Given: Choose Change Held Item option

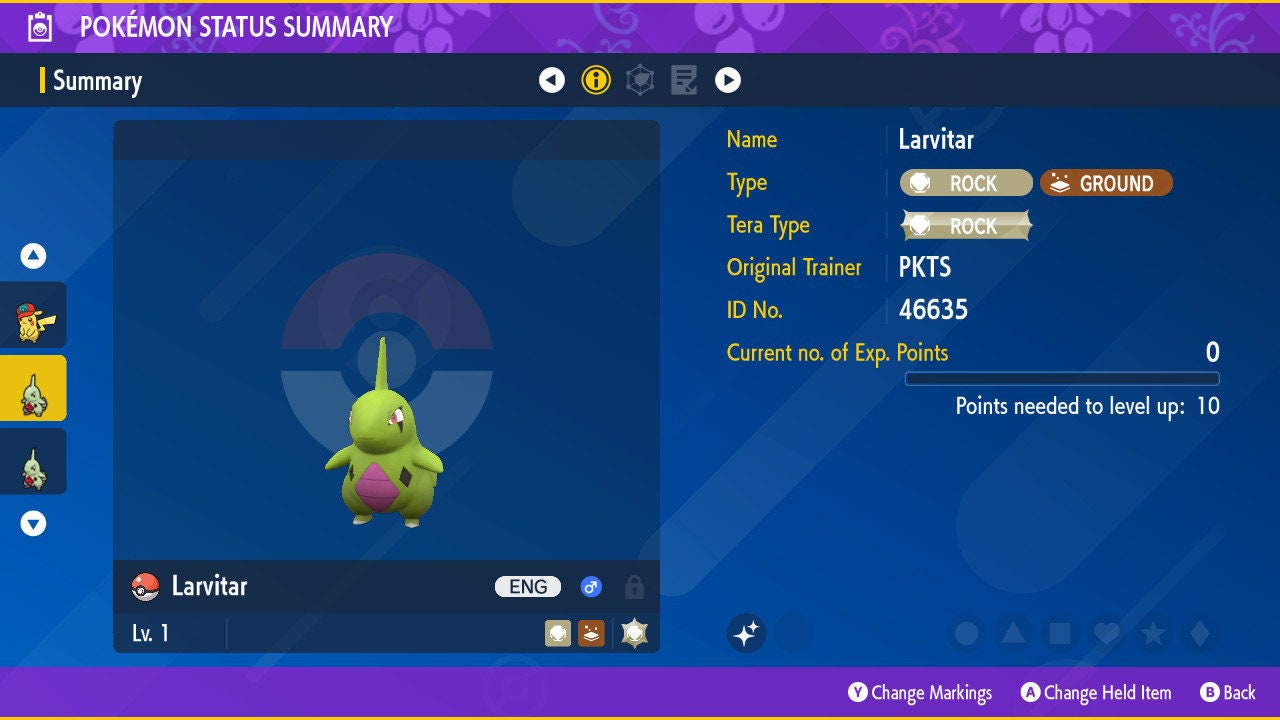Looking at the screenshot, I should pos(1095,693).
